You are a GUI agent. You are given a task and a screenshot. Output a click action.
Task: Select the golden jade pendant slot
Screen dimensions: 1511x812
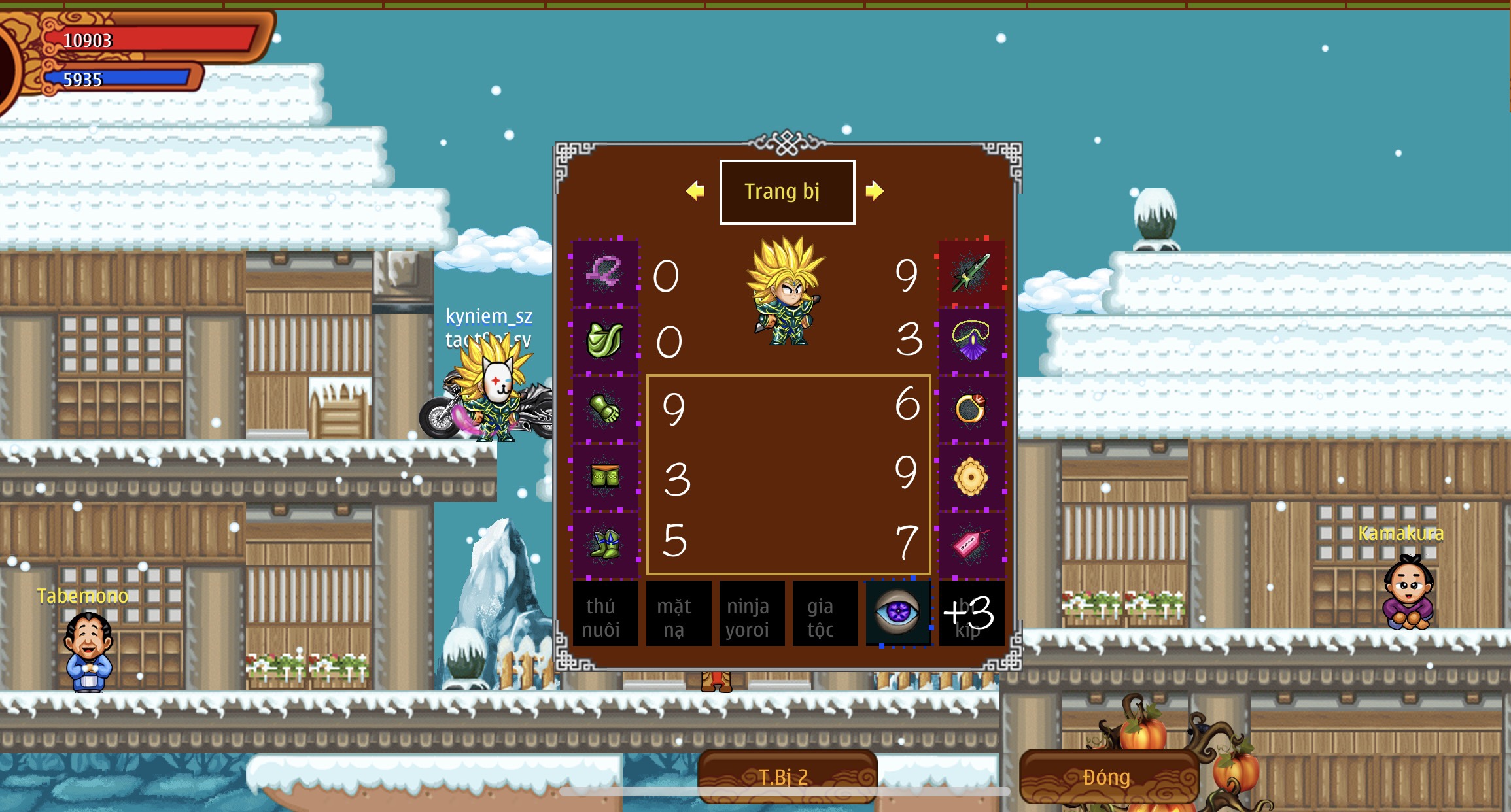(971, 477)
